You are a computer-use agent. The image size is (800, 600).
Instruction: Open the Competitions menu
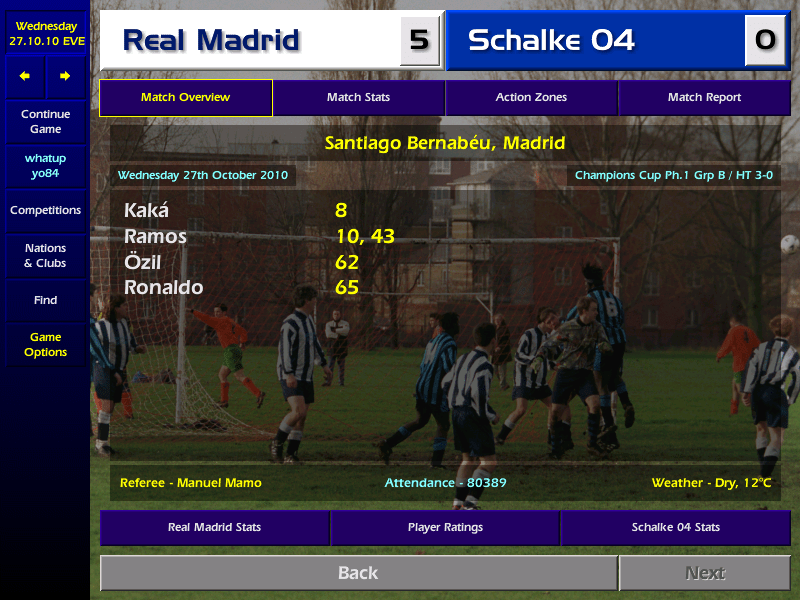[45, 211]
